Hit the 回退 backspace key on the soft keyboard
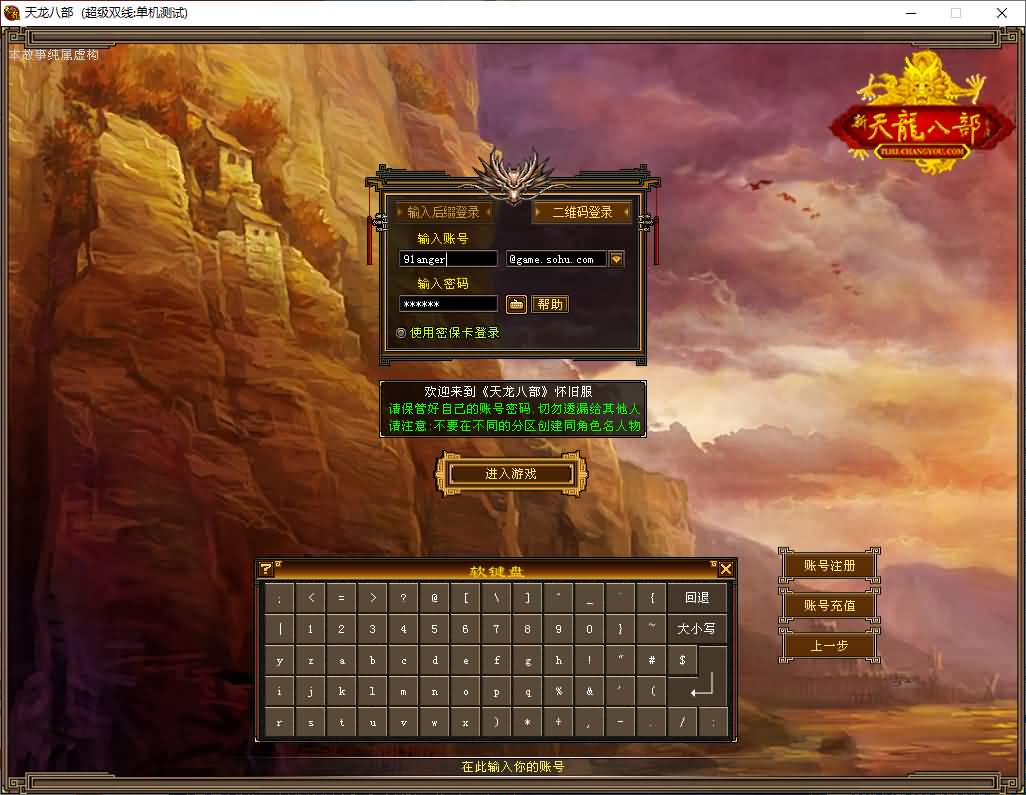This screenshot has height=795, width=1026. (x=697, y=598)
